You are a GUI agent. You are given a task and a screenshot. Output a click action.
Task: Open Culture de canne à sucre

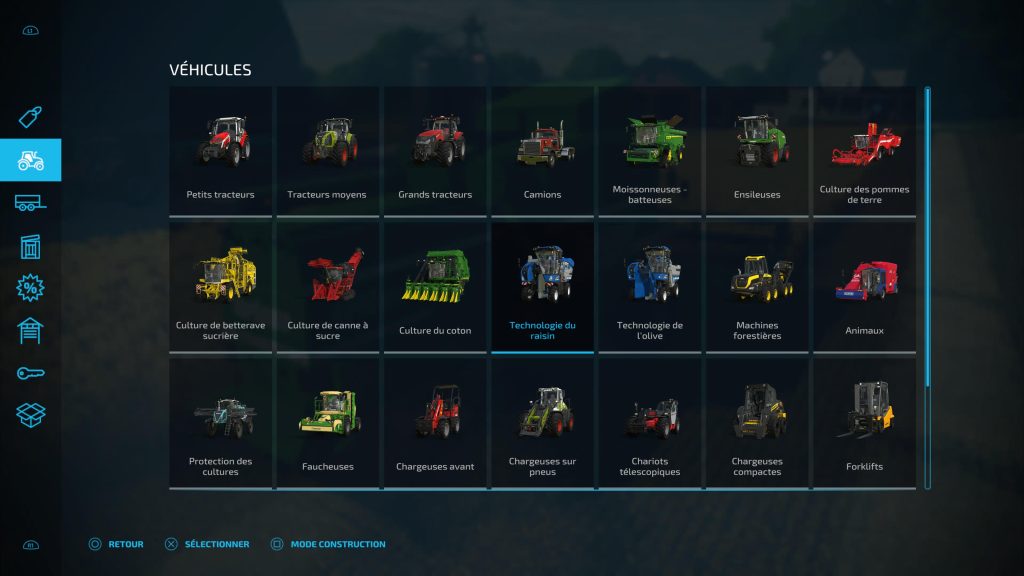(x=327, y=286)
